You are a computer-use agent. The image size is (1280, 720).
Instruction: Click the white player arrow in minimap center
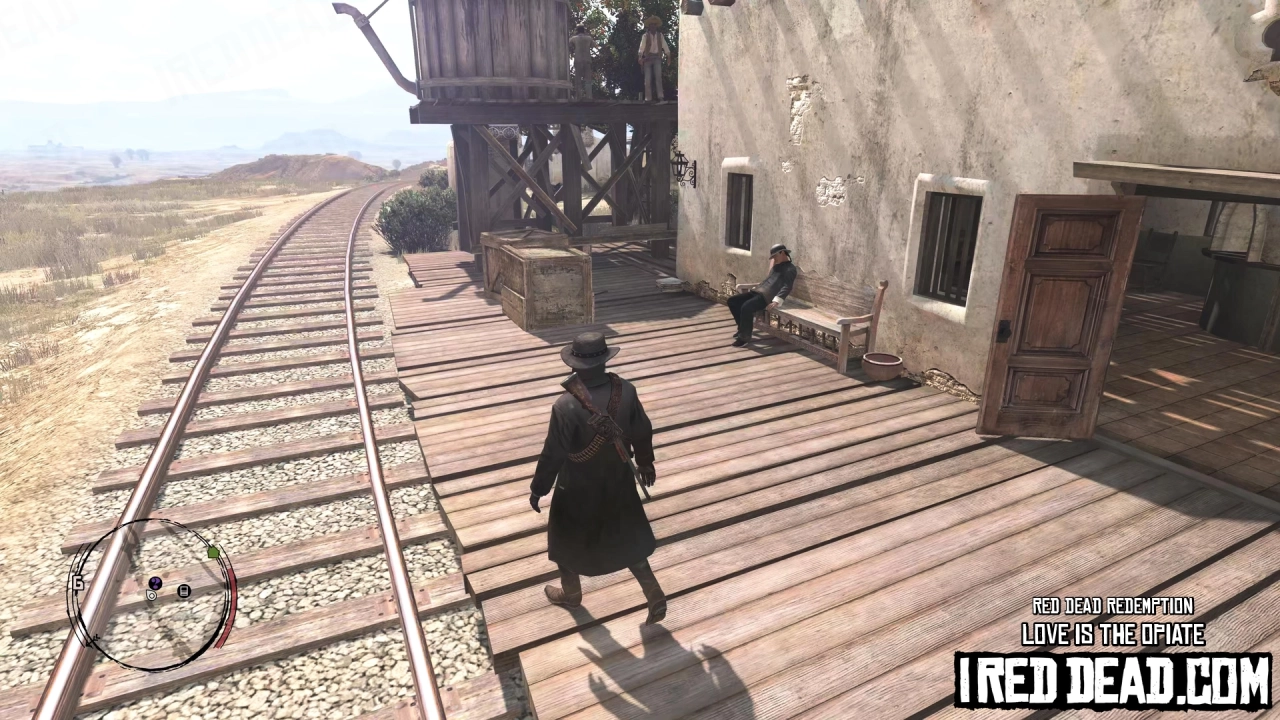[151, 594]
